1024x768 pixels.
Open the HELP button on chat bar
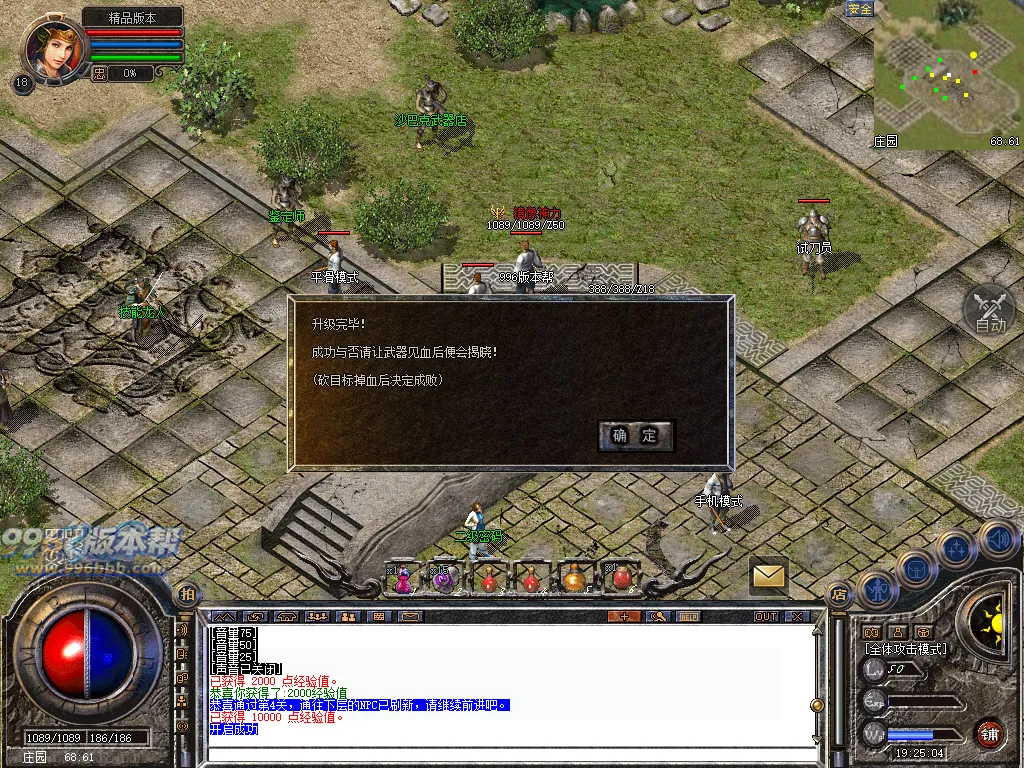click(689, 616)
